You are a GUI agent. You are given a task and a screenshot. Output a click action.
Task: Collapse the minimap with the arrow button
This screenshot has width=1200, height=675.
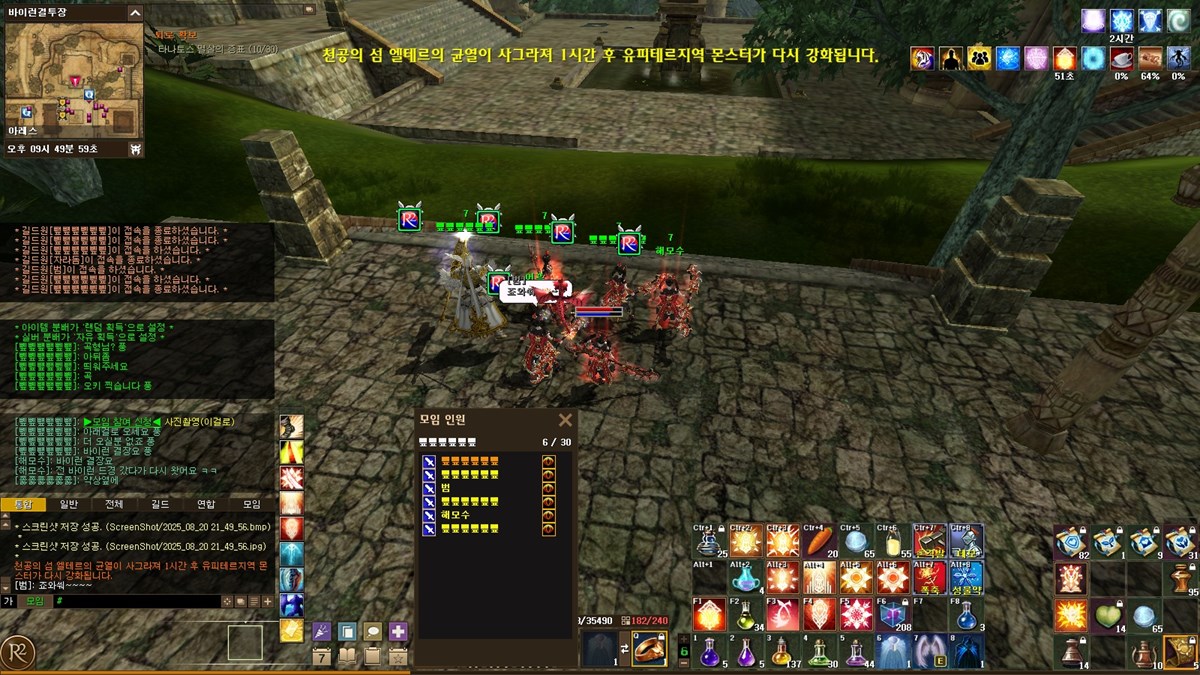point(134,13)
